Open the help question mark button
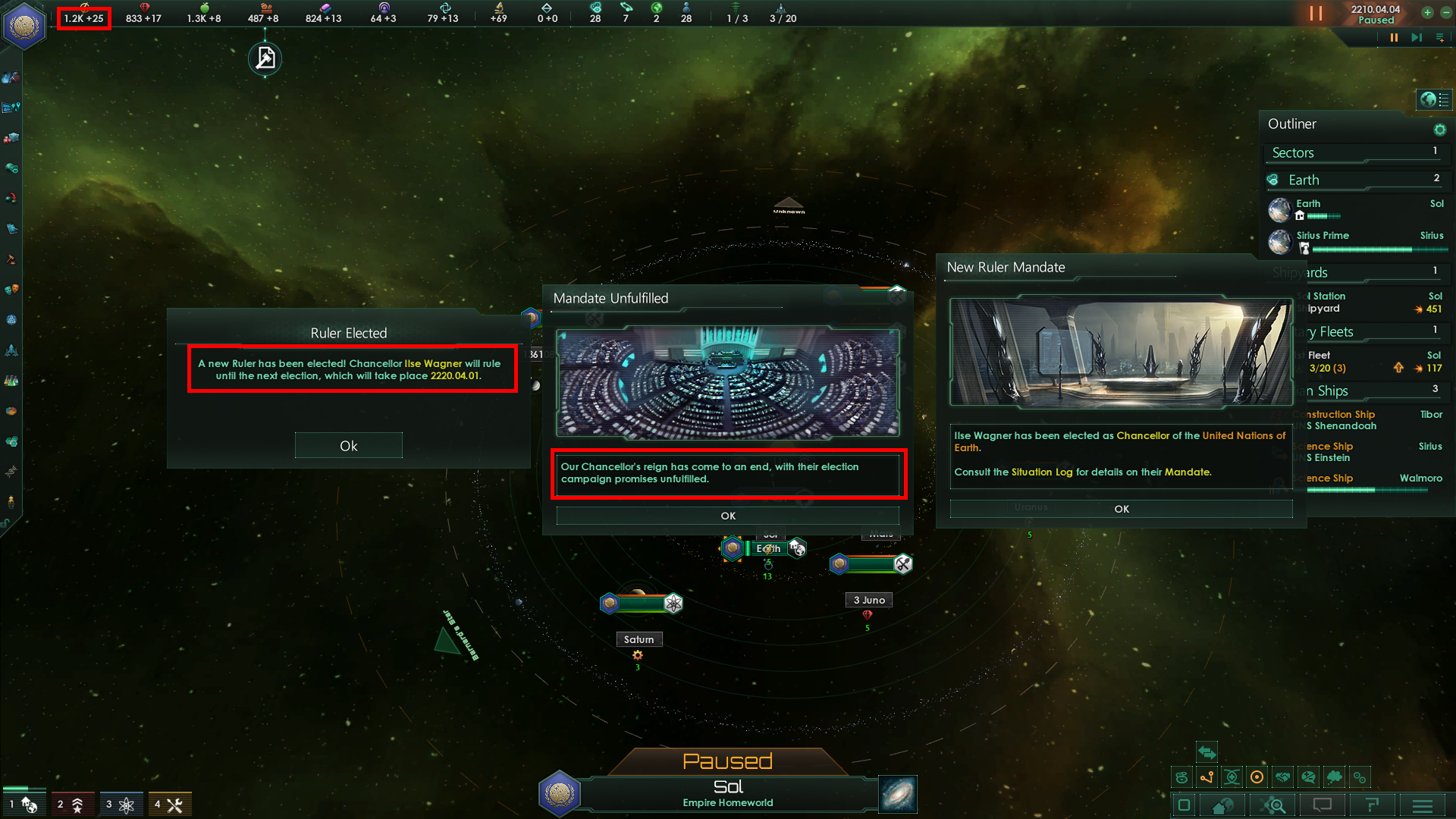The width and height of the screenshot is (1456, 819). tap(1372, 805)
